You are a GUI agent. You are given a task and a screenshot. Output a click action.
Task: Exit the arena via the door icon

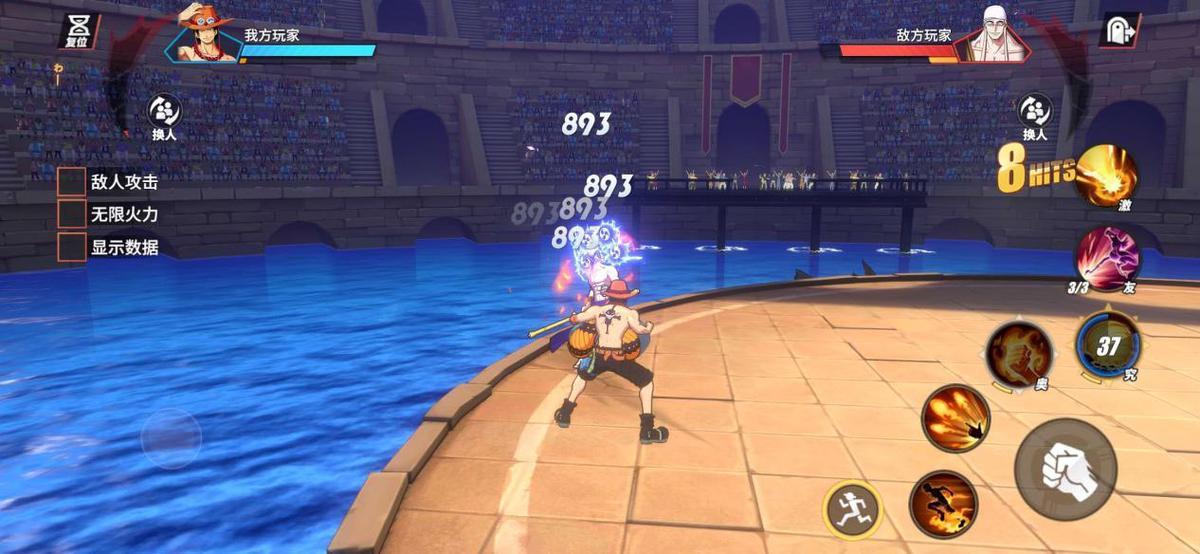[x=1119, y=31]
